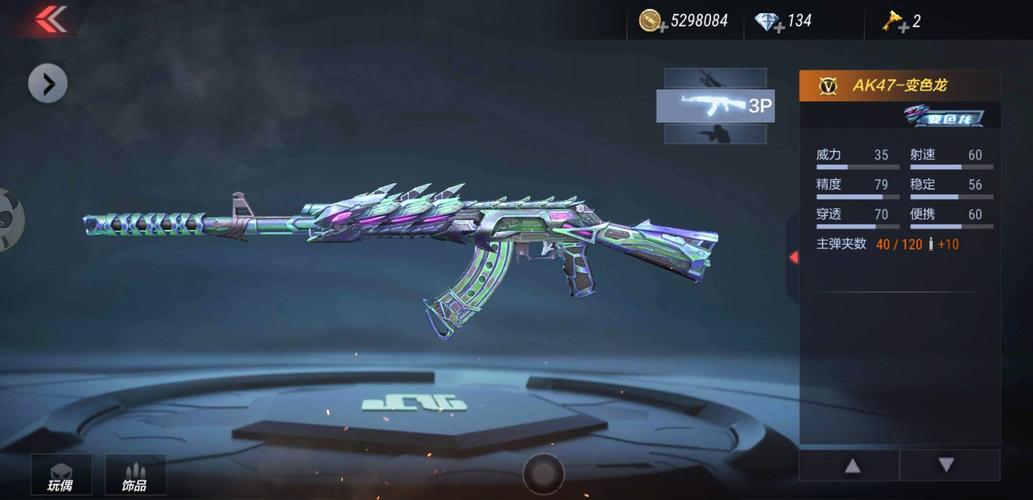Image resolution: width=1033 pixels, height=500 pixels.
Task: Add golden keys via the key icon
Action: click(x=893, y=21)
